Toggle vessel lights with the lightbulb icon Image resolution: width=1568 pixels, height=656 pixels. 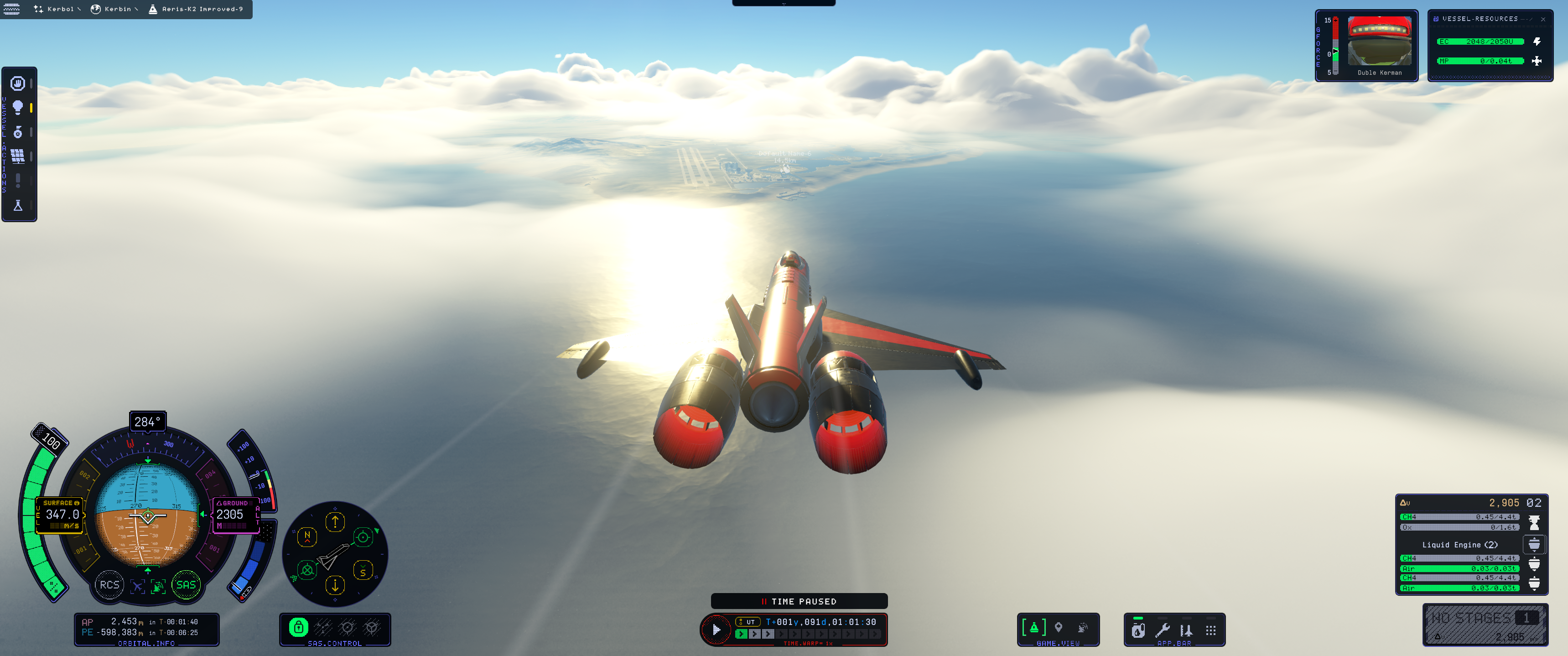[18, 108]
